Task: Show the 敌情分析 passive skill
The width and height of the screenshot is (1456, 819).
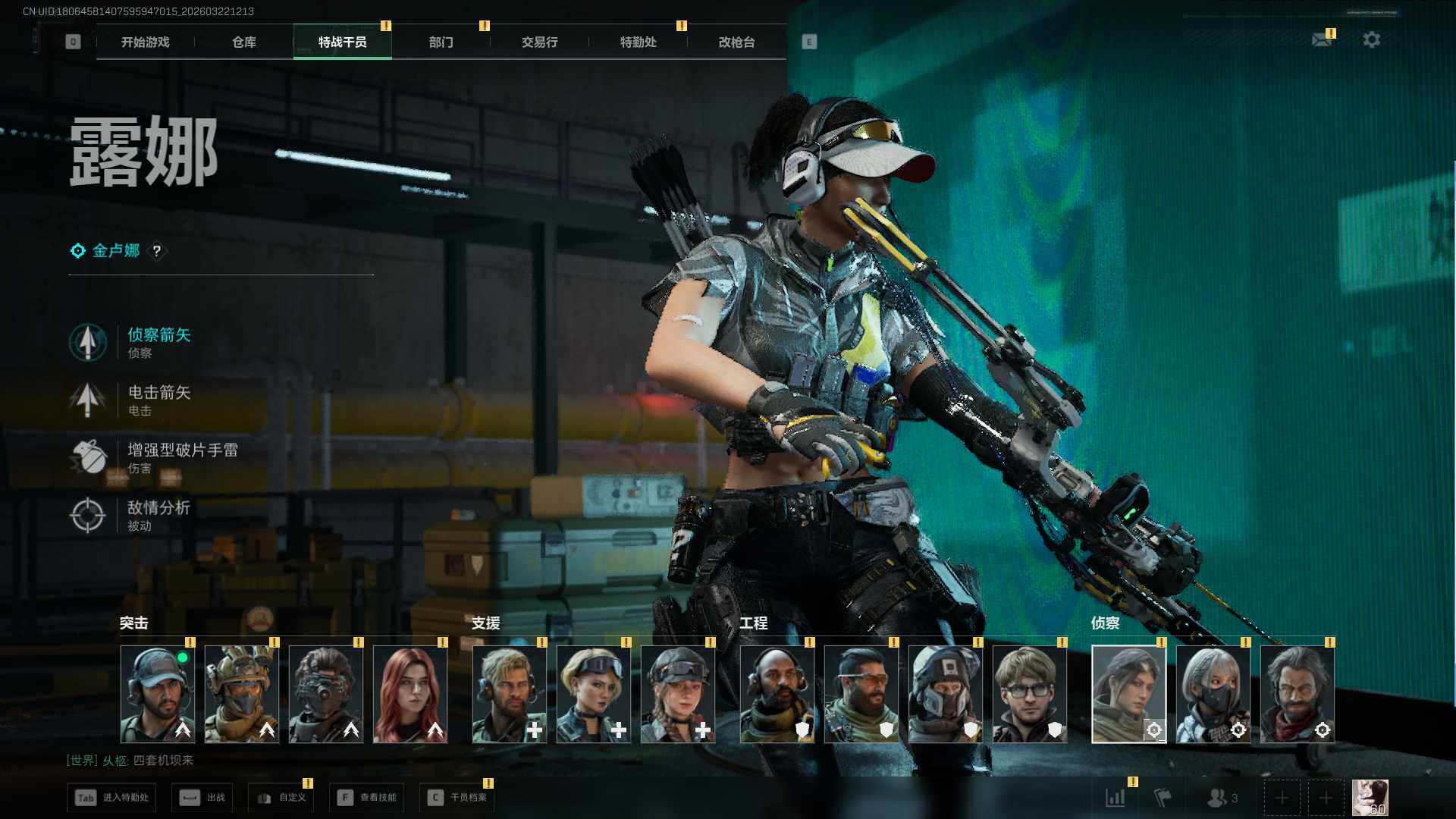Action: pos(158,515)
